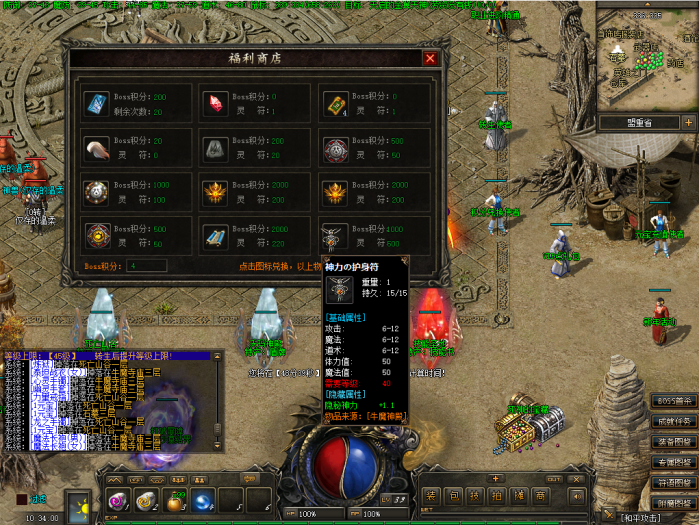Select the white bear medallion shop item
The image size is (699, 525).
point(336,147)
